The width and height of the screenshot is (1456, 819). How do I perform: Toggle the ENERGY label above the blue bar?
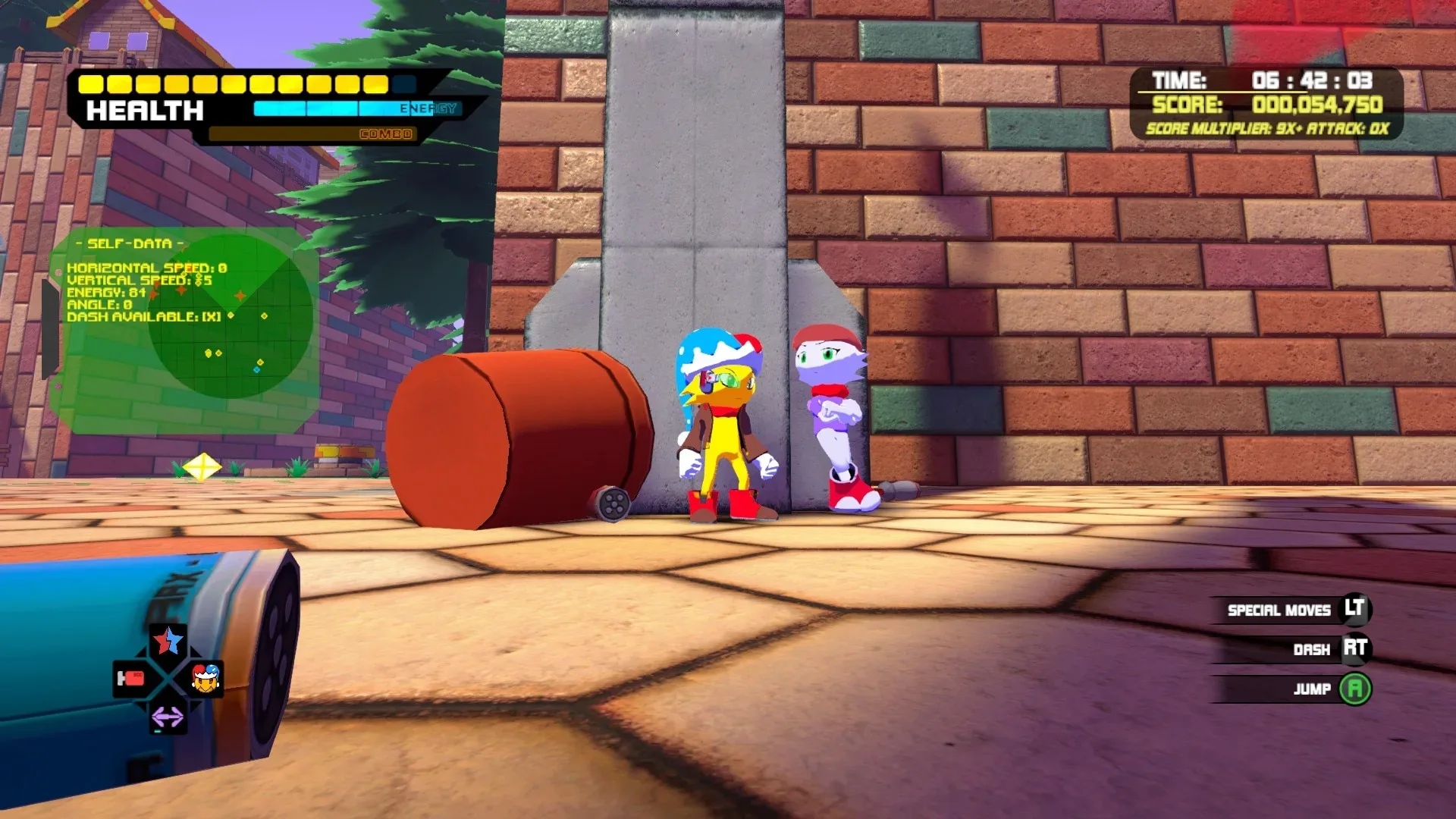click(427, 108)
